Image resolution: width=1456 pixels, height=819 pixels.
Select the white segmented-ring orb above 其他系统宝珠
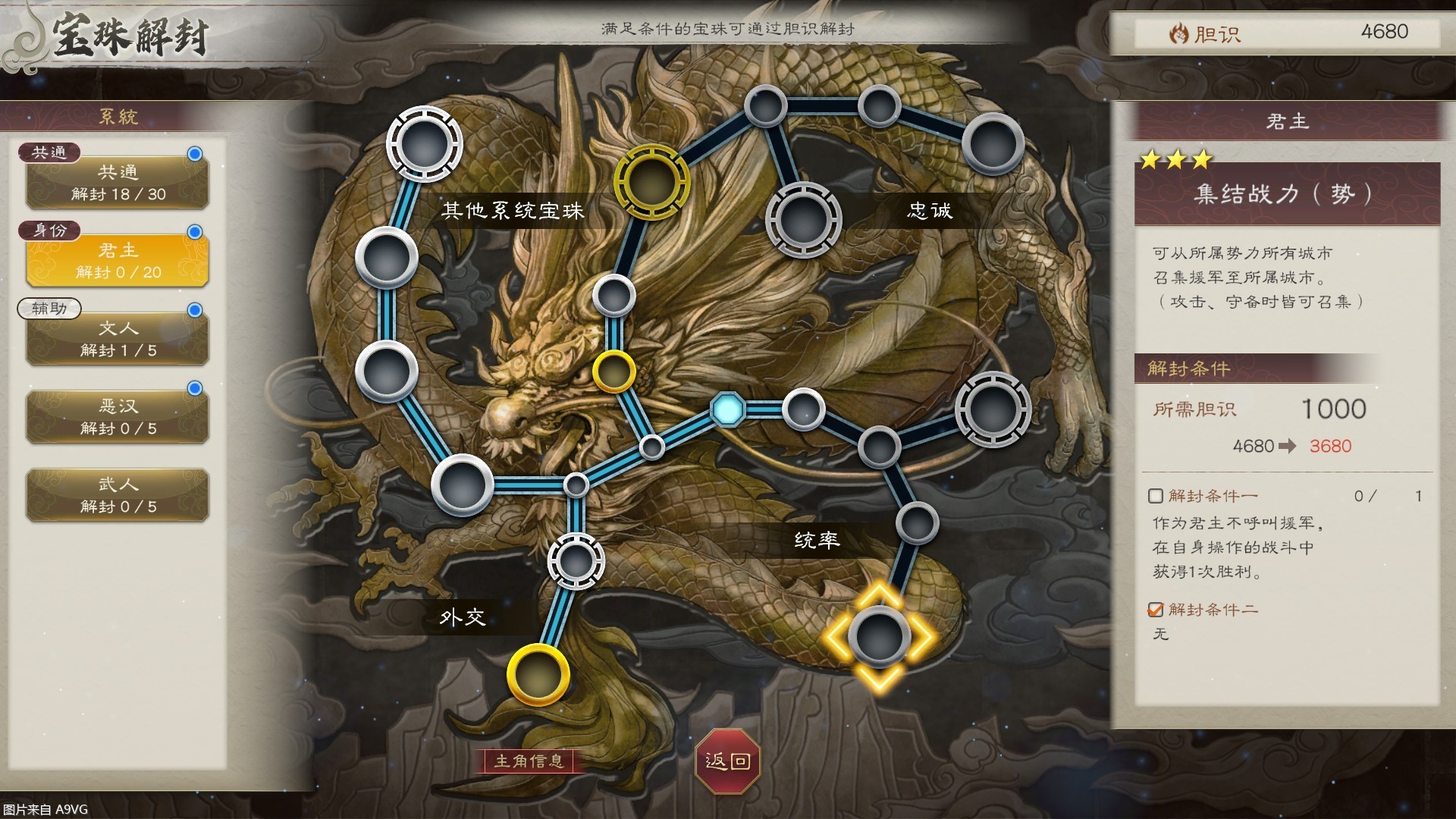pyautogui.click(x=424, y=144)
